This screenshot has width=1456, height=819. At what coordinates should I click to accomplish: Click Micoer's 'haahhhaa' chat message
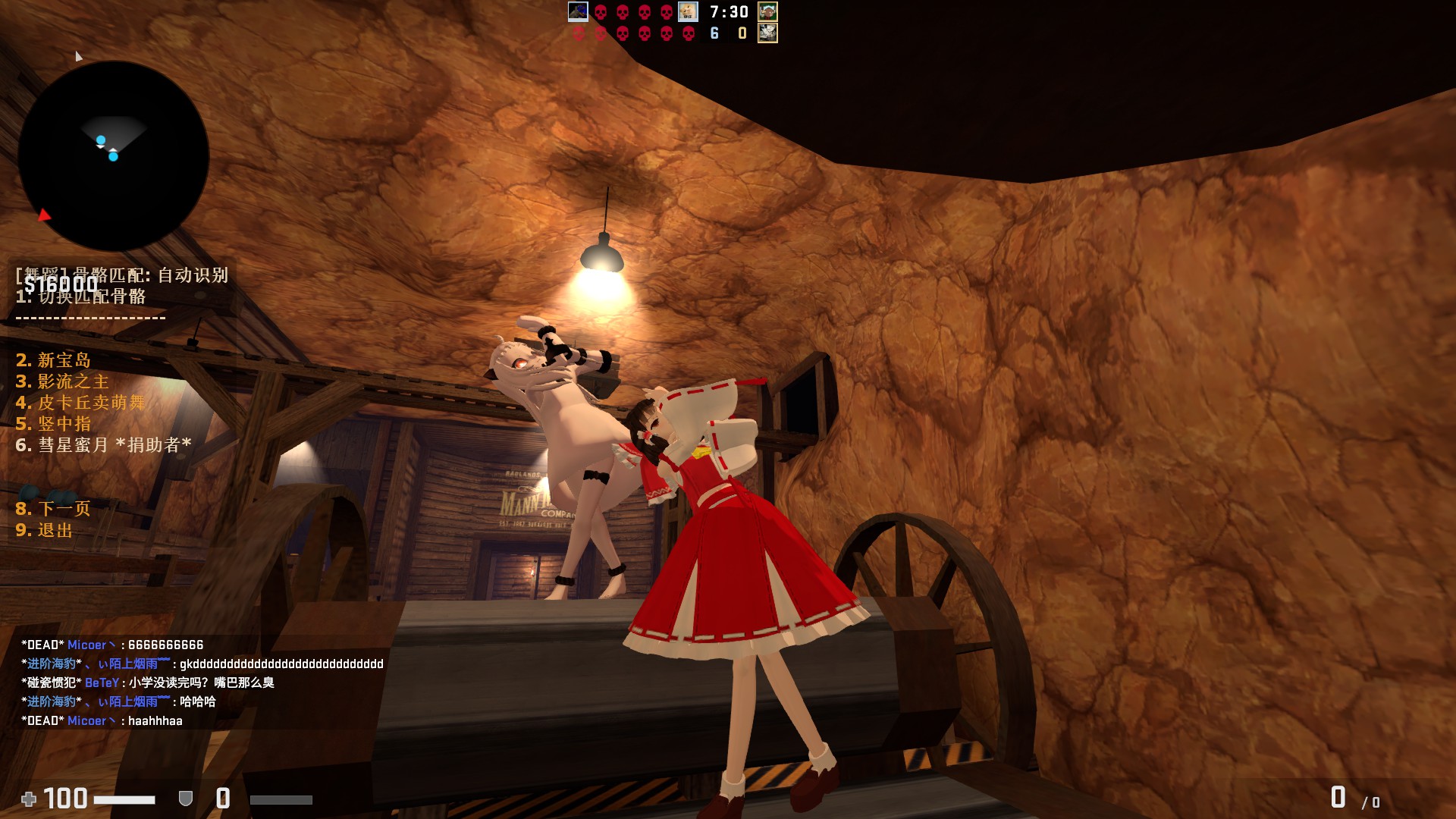pyautogui.click(x=102, y=720)
